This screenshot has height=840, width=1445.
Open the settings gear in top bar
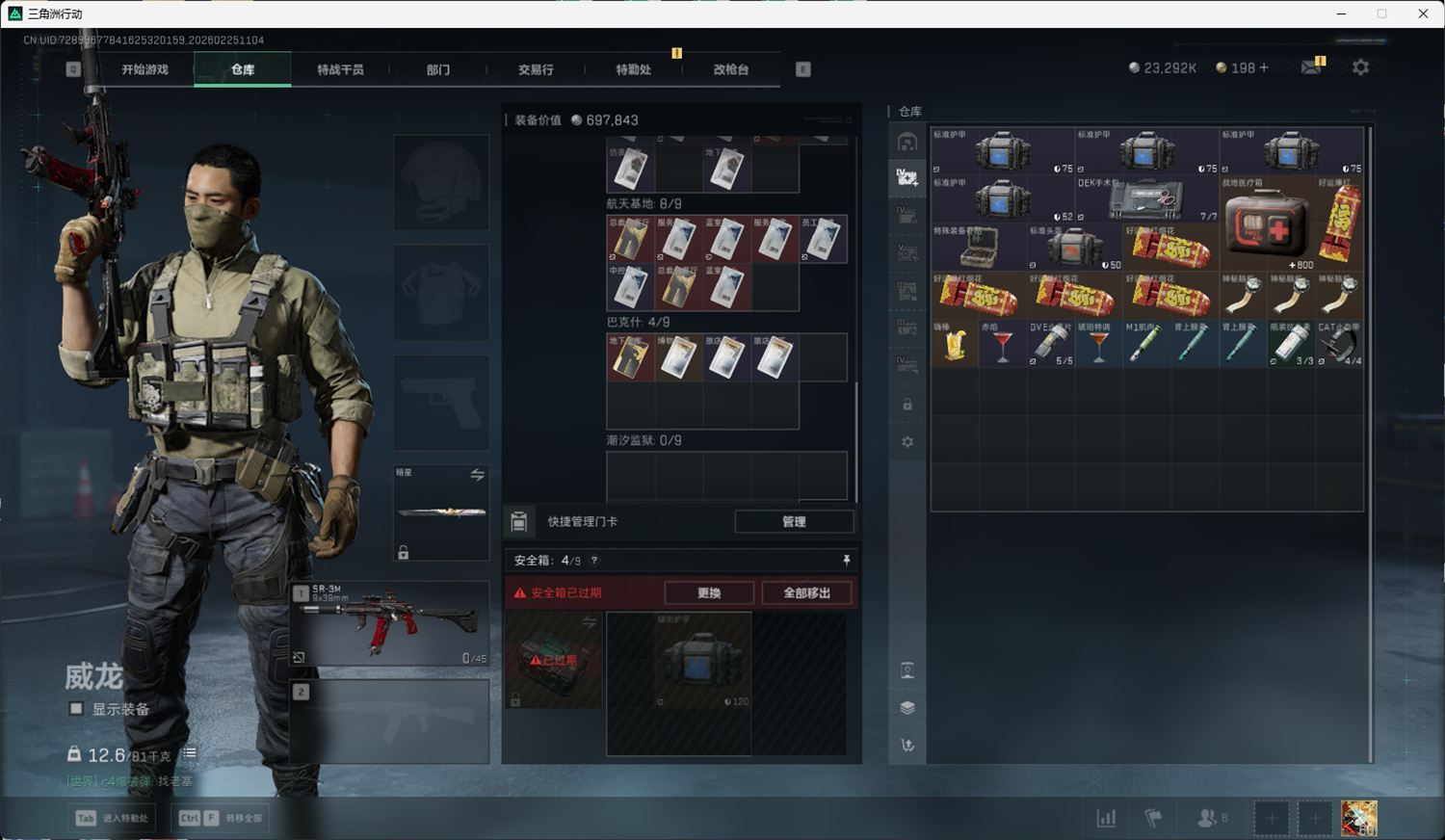point(1360,67)
